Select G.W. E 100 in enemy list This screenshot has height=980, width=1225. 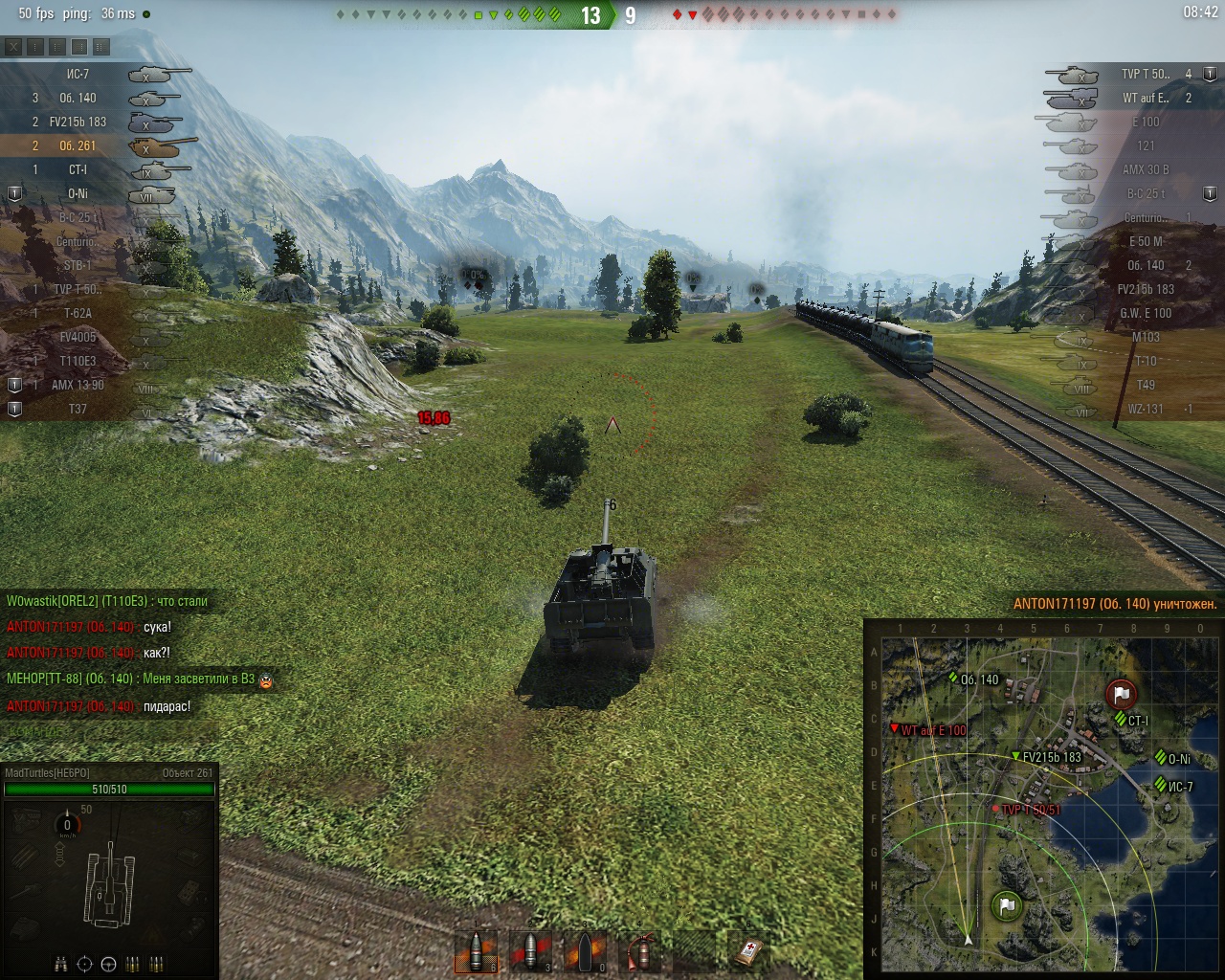1145,313
